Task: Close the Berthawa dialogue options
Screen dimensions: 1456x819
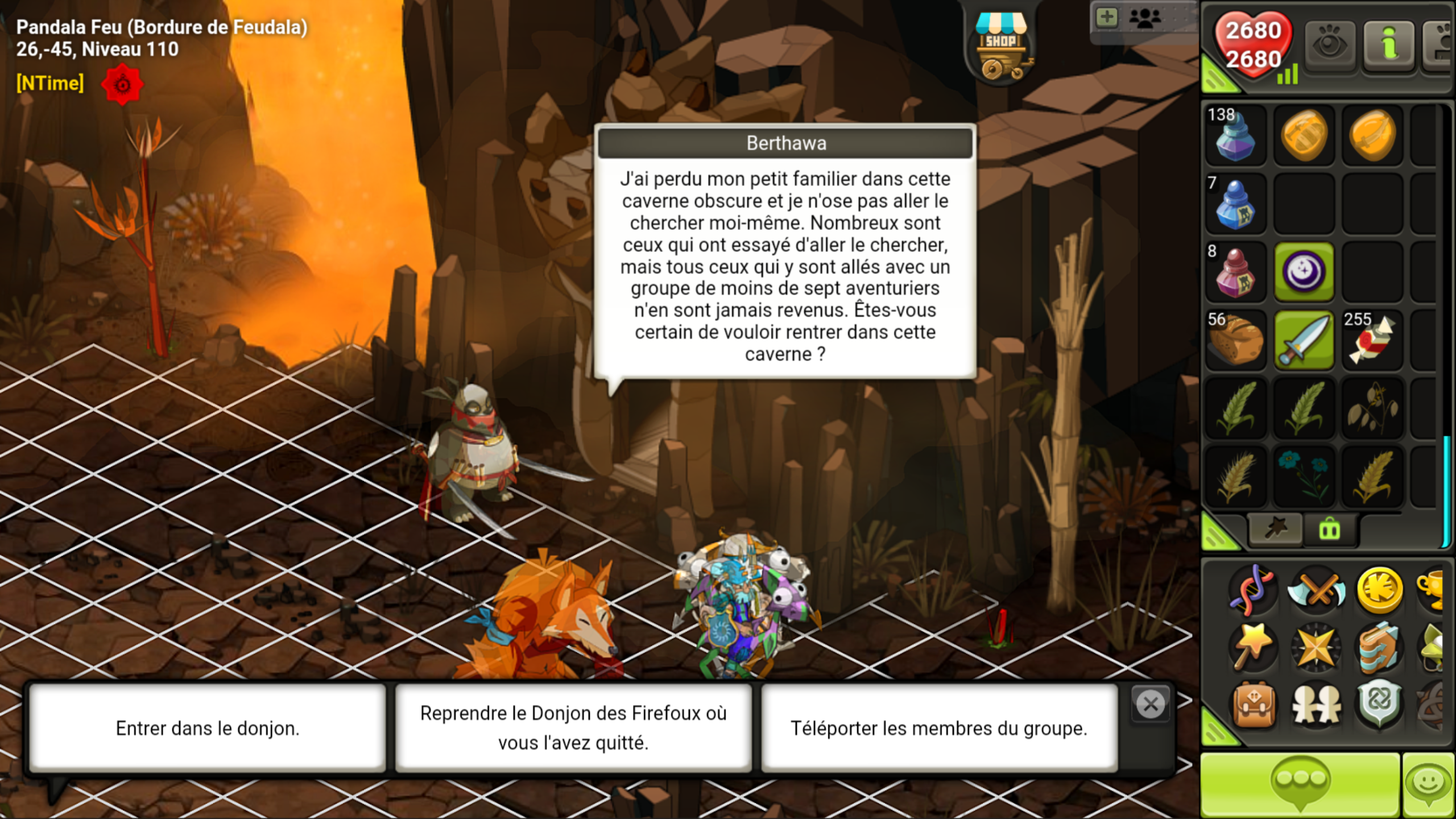Action: click(x=1151, y=705)
